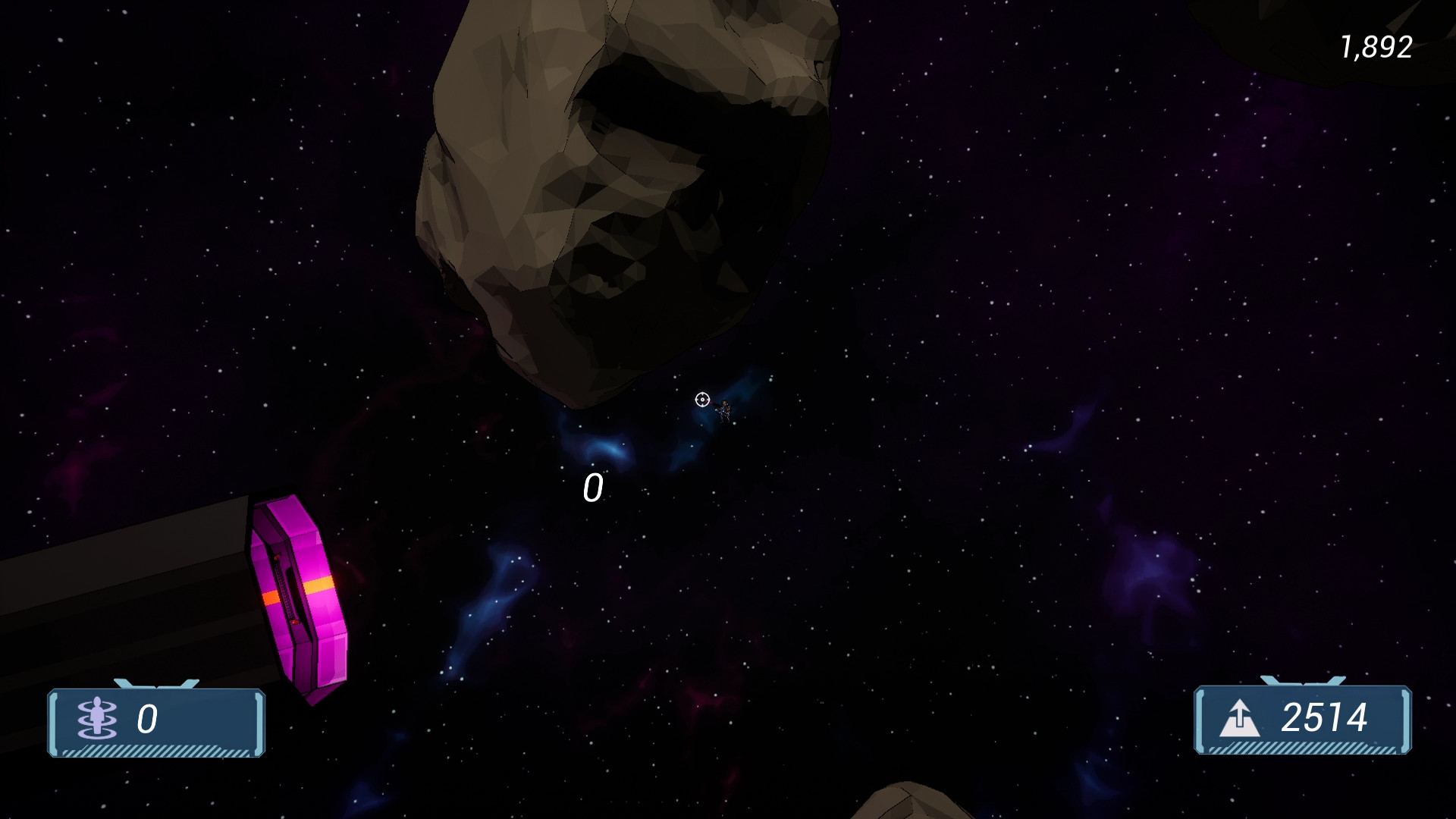Click the floating white 0 damage number
The width and height of the screenshot is (1456, 819).
[x=594, y=489]
